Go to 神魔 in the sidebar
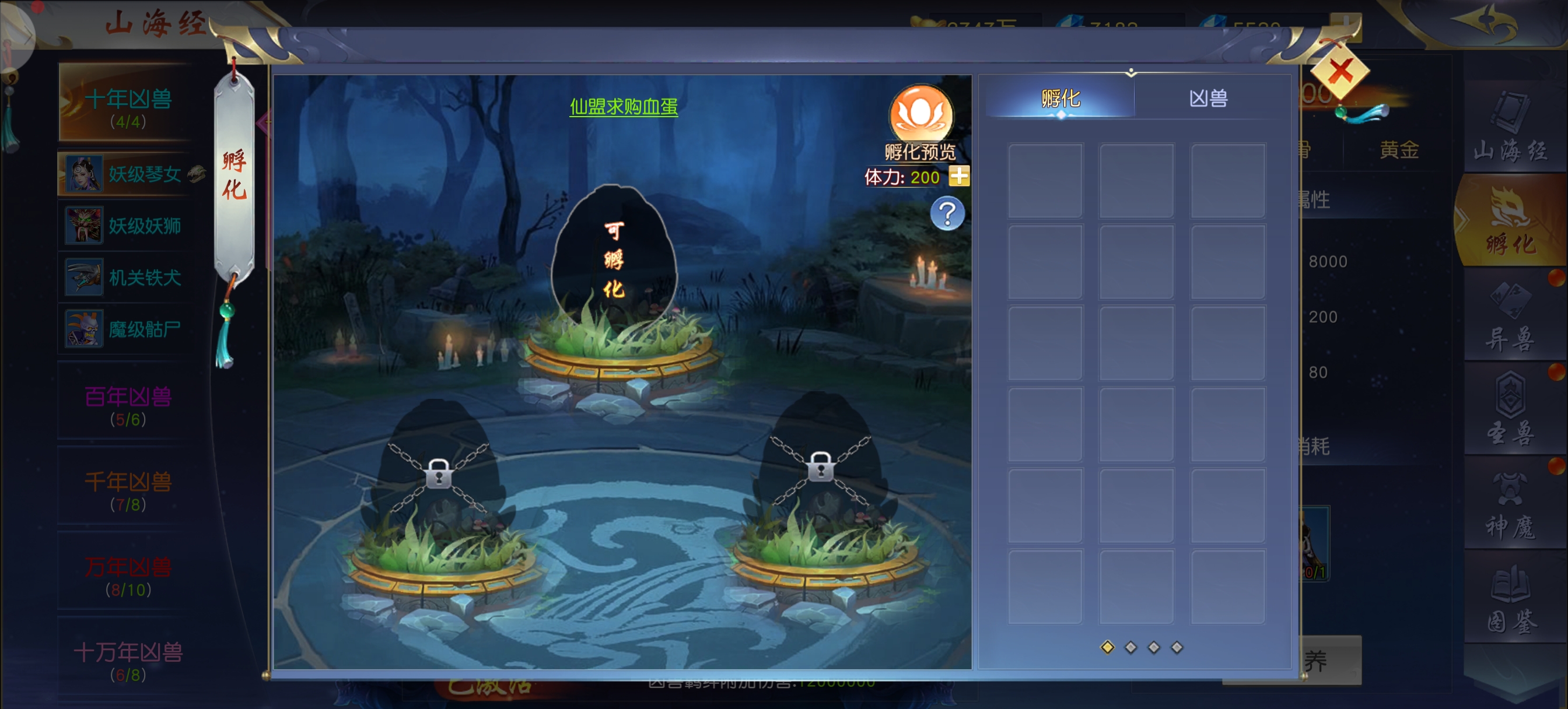1568x709 pixels. [x=1510, y=505]
